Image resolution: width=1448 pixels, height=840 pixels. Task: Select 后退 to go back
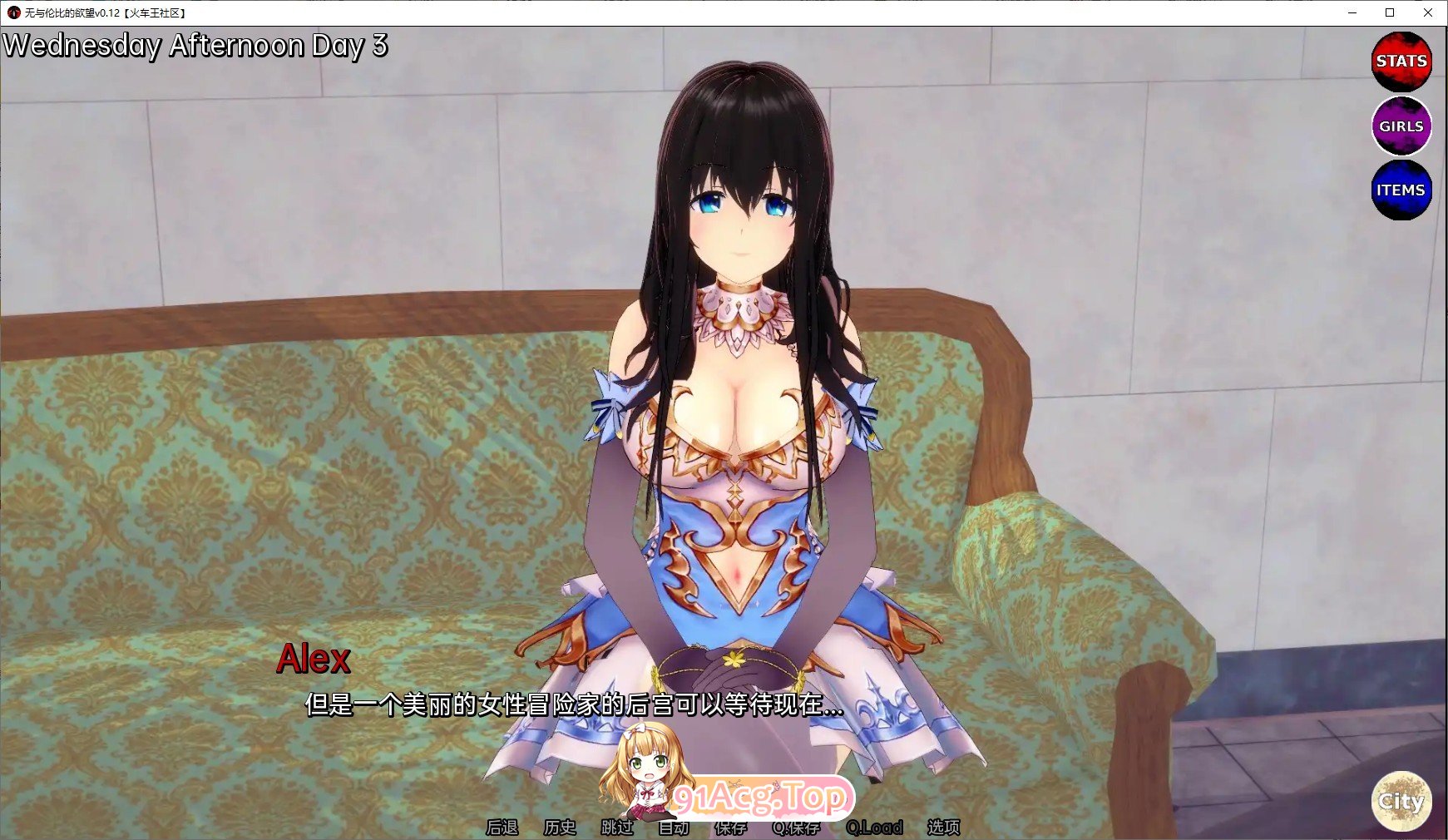[x=502, y=828]
